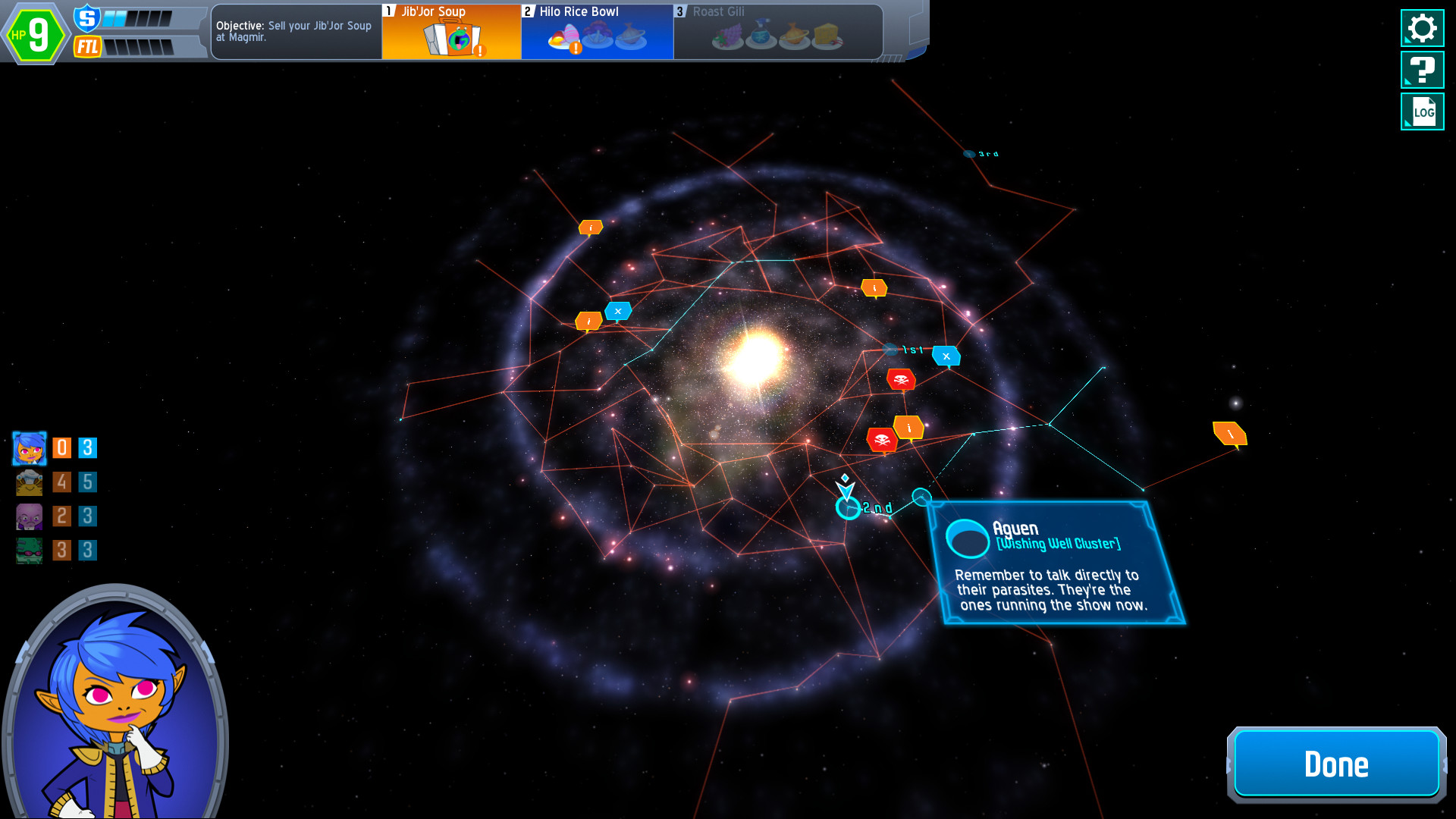This screenshot has width=1456, height=819.
Task: Switch to the Roast Gill tab
Action: pos(773,30)
